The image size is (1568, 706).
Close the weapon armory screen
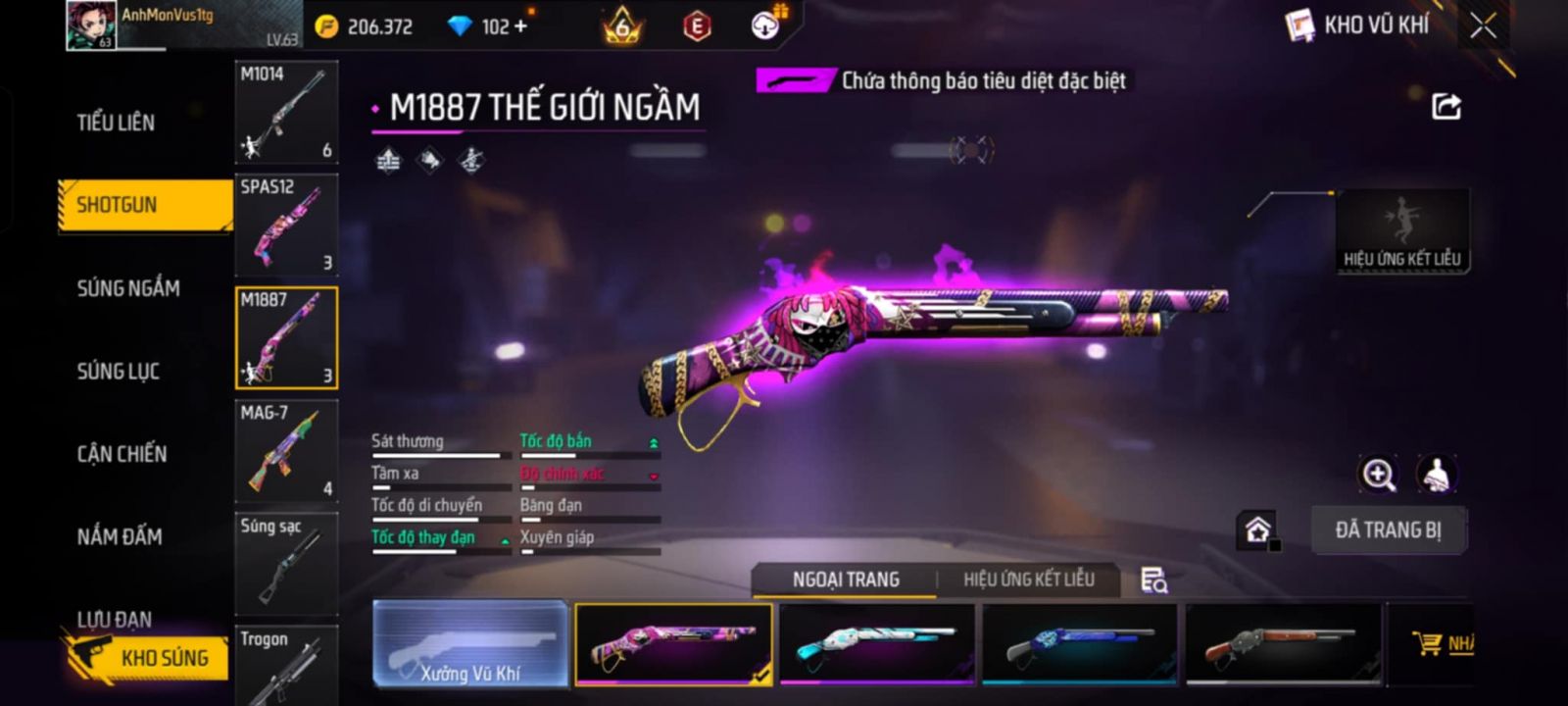[x=1483, y=25]
